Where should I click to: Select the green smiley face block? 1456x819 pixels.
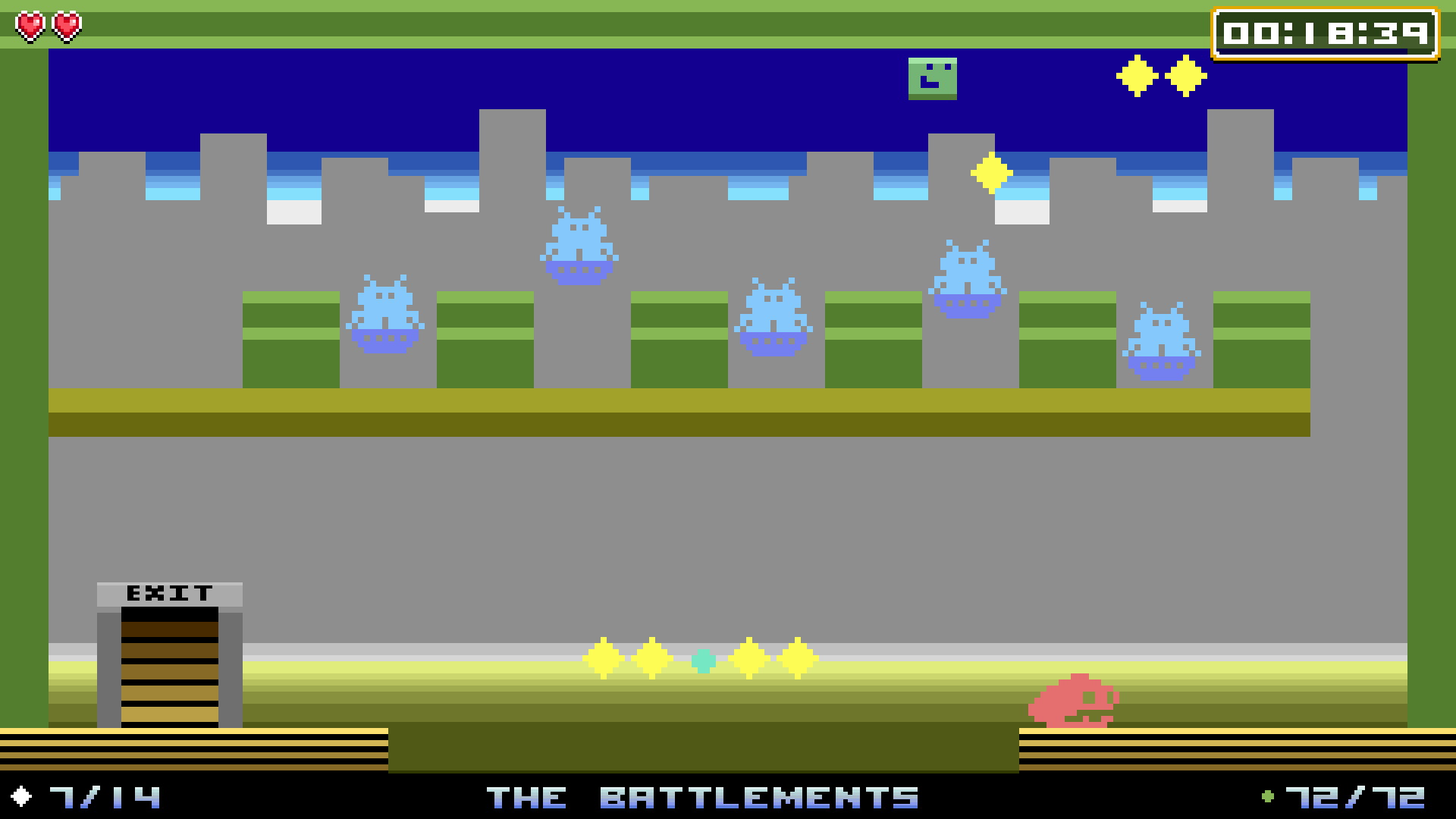pyautogui.click(x=933, y=79)
